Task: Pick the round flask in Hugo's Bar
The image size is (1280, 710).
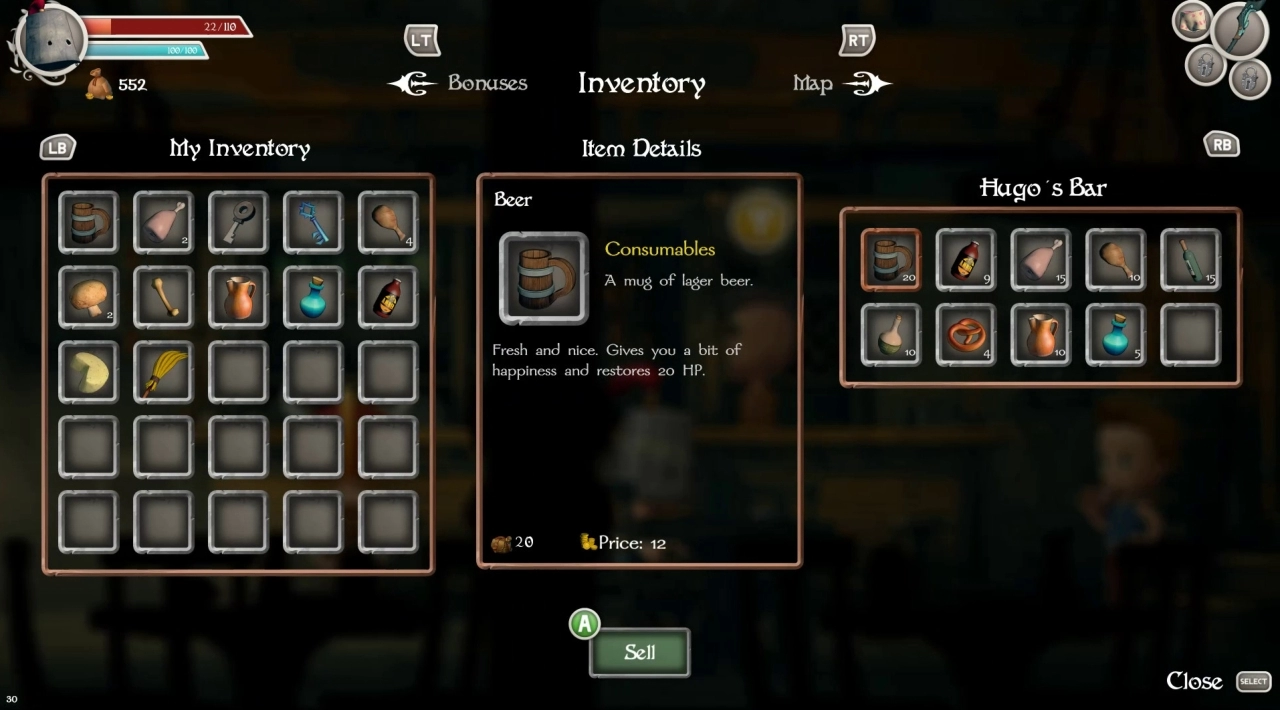Action: pos(890,335)
